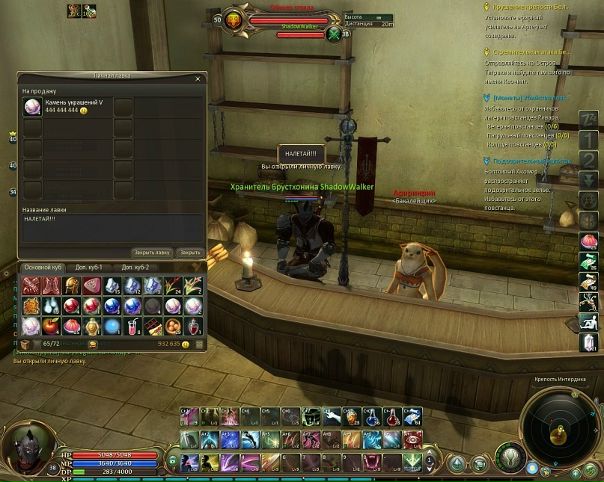Click the 'Закрыть лавку' button
The height and width of the screenshot is (482, 604).
pos(152,253)
